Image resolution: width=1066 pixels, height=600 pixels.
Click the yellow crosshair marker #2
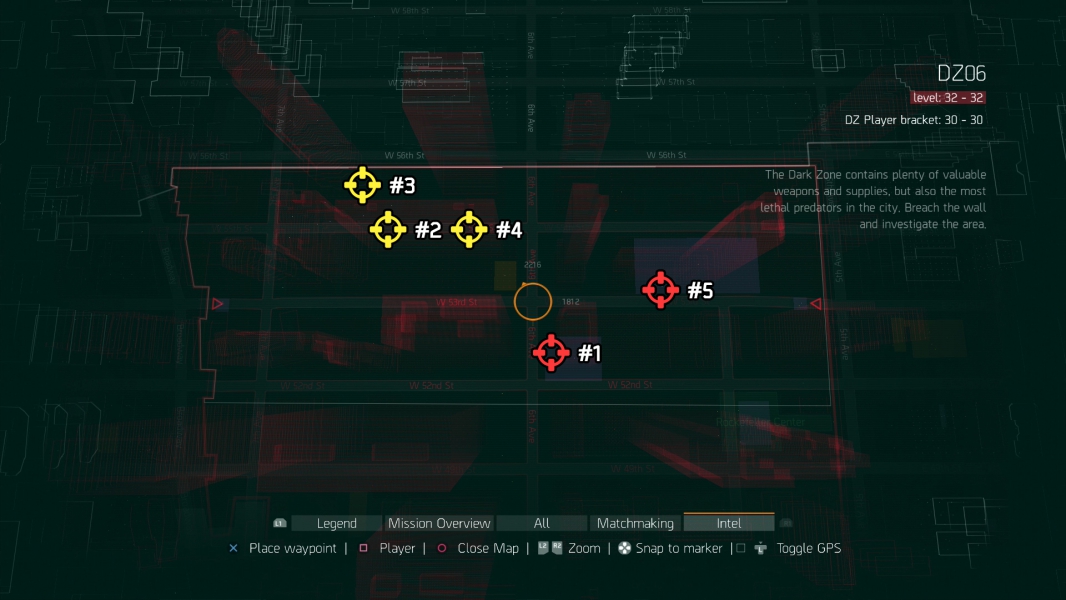click(388, 230)
